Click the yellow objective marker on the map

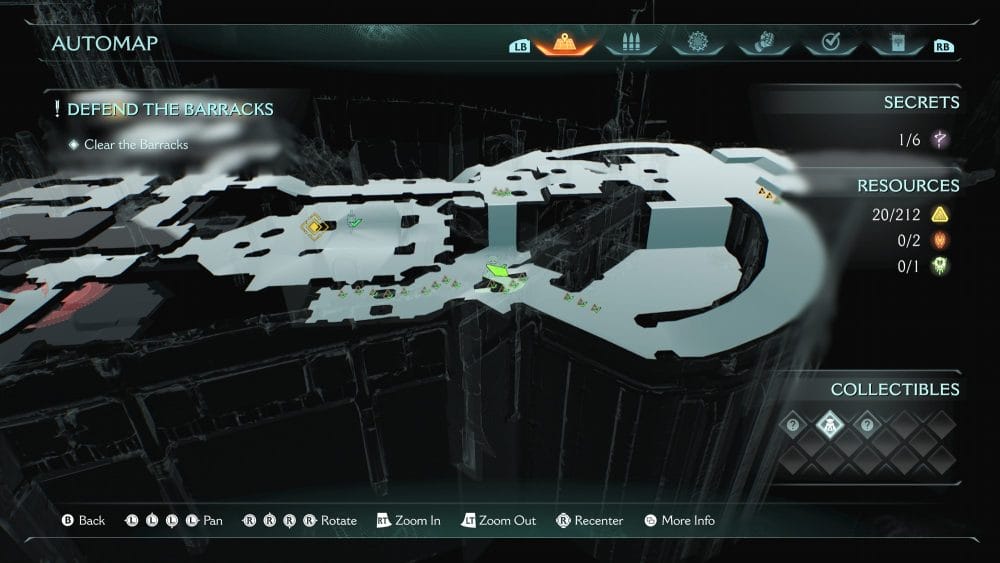315,227
